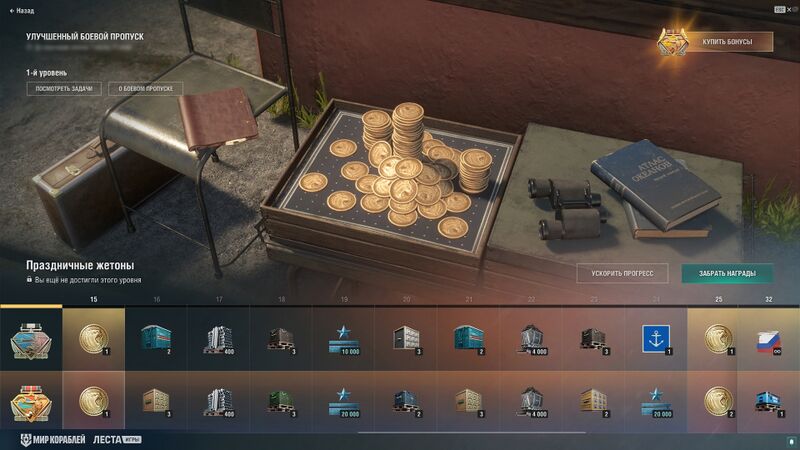This screenshot has width=800, height=450.
Task: Select level 25 premium token reward with 2
Action: click(x=717, y=400)
